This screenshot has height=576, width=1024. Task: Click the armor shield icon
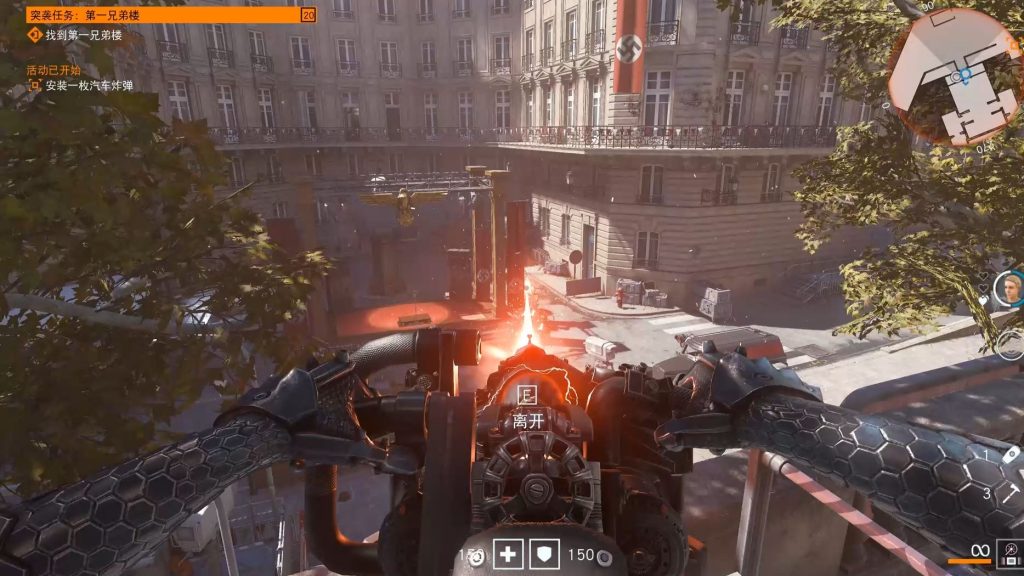[544, 554]
